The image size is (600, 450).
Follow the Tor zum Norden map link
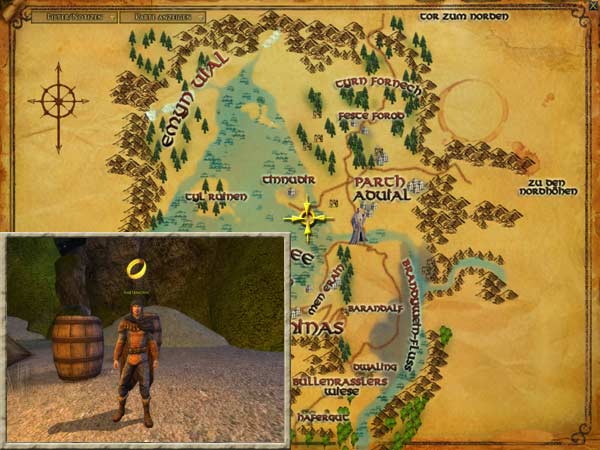(x=464, y=16)
